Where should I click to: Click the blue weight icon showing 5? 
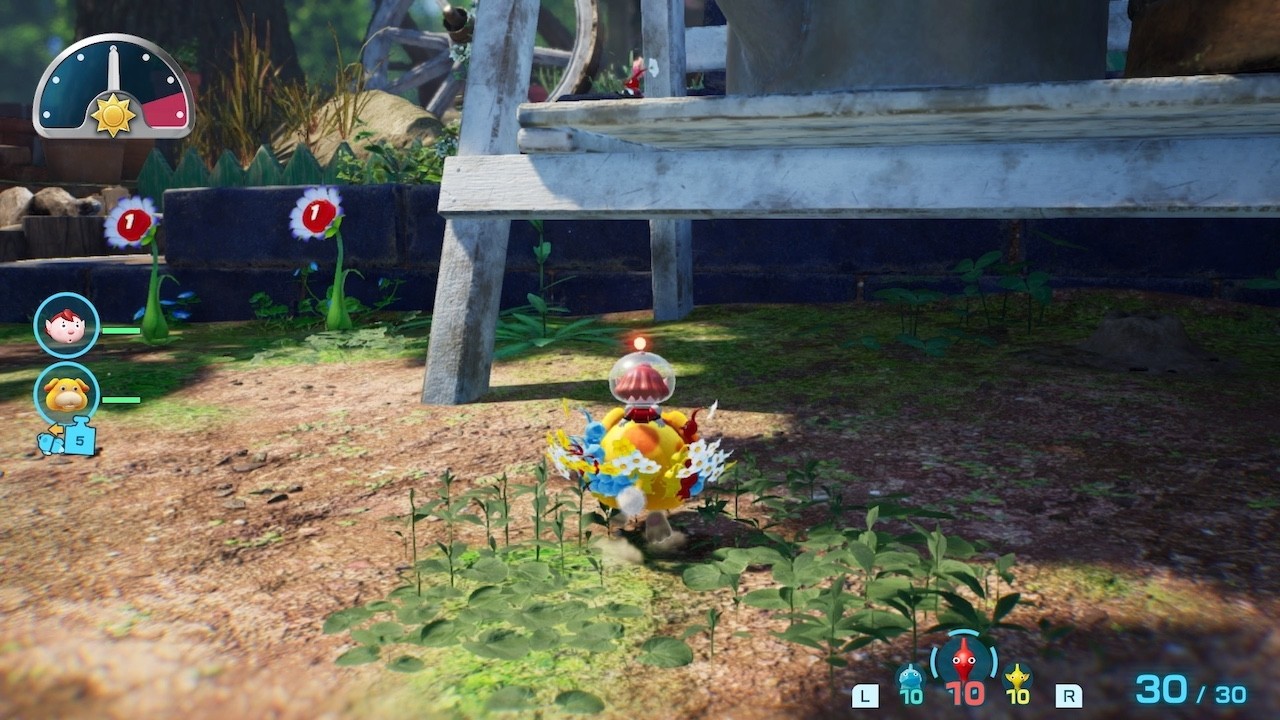tap(78, 439)
